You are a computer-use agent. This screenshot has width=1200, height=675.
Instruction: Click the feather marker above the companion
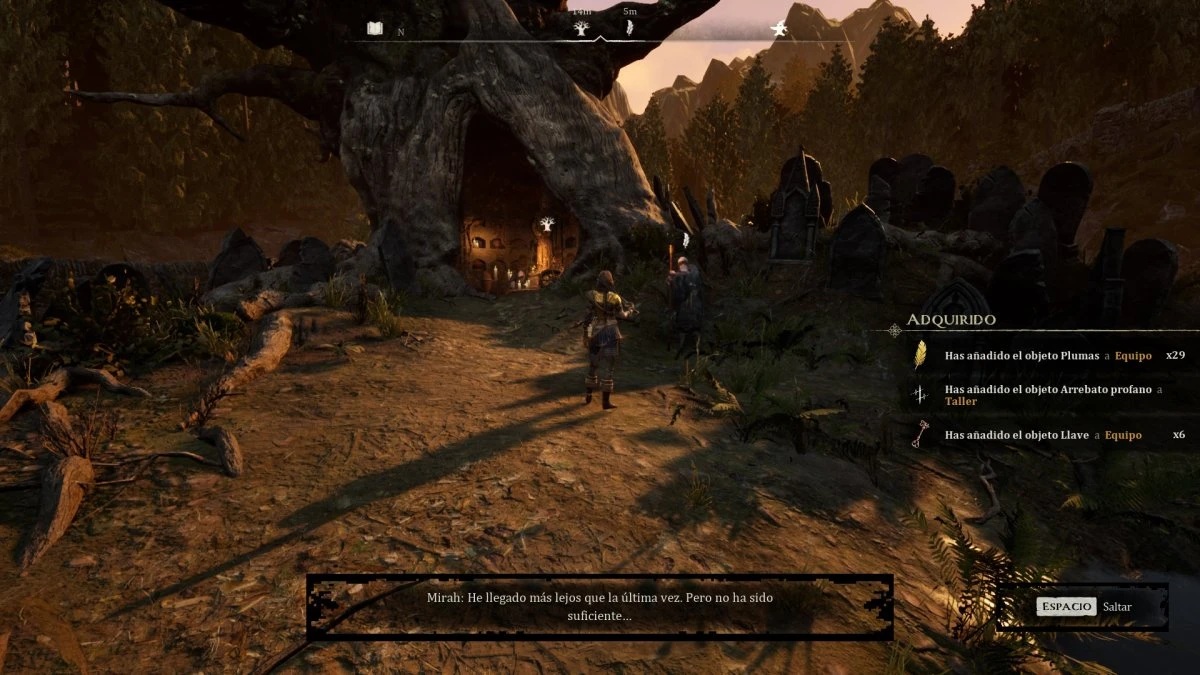685,239
